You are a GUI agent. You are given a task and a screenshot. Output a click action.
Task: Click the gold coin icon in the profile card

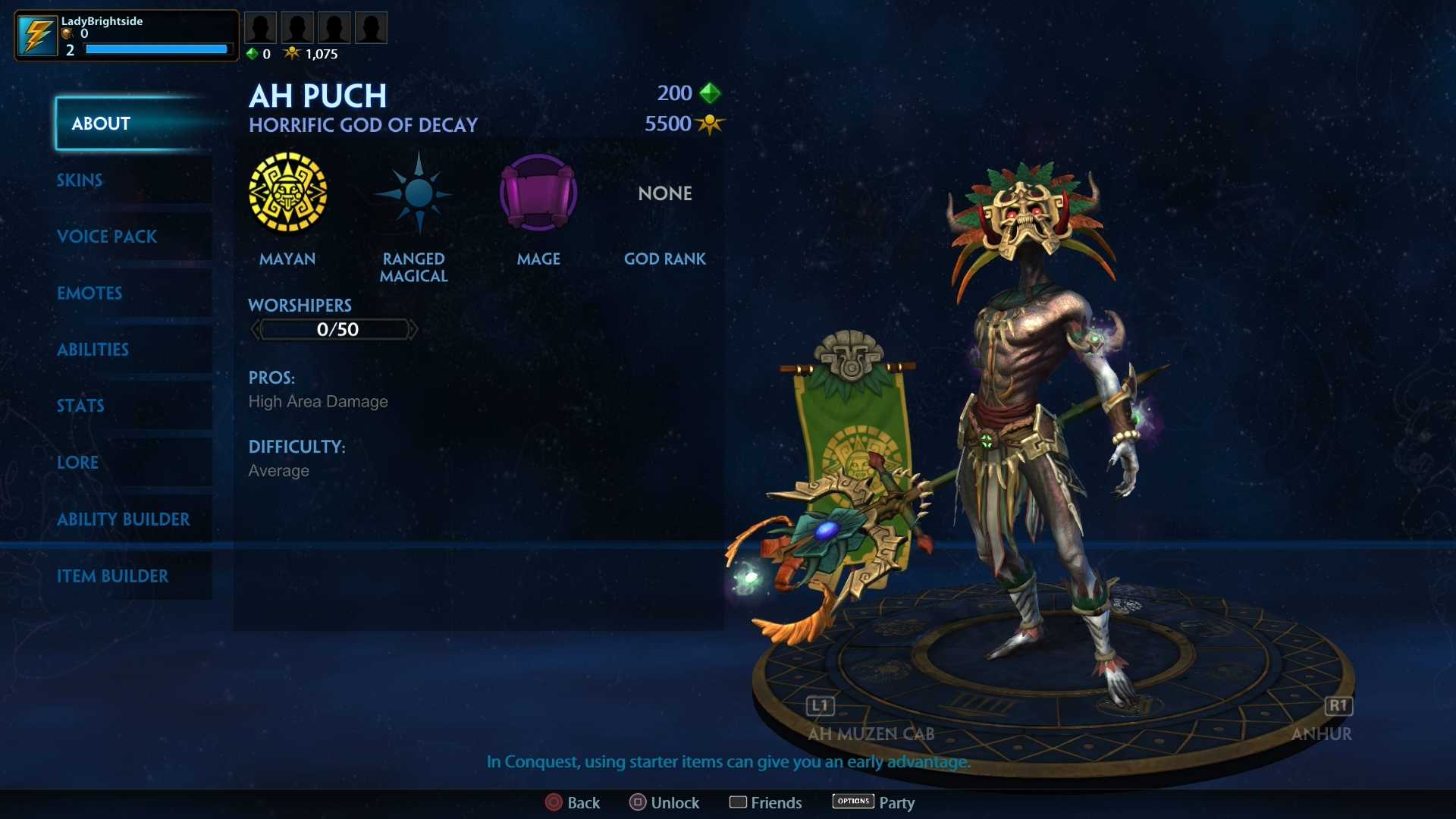(x=67, y=34)
